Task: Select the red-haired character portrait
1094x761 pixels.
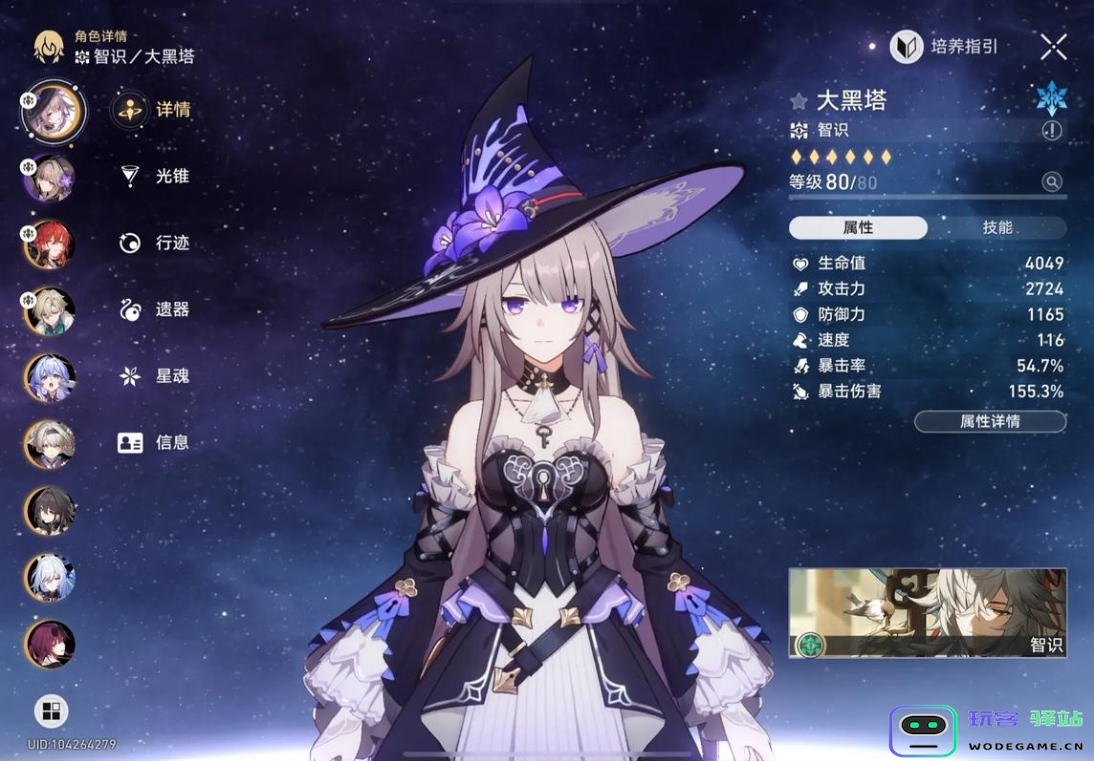Action: [x=49, y=246]
